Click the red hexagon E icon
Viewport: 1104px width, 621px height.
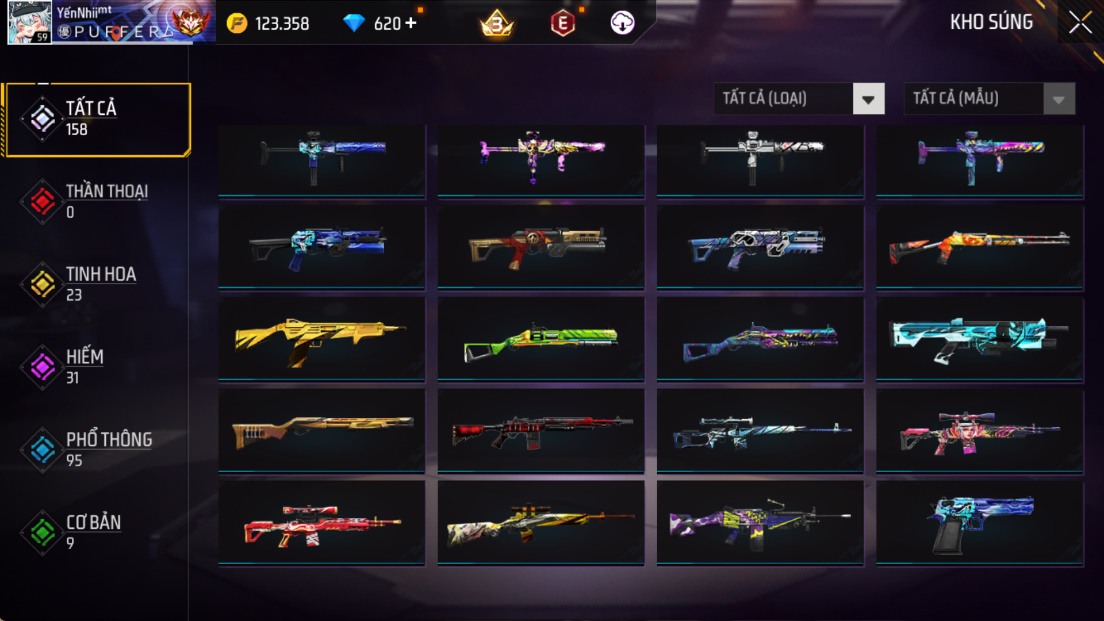click(563, 23)
